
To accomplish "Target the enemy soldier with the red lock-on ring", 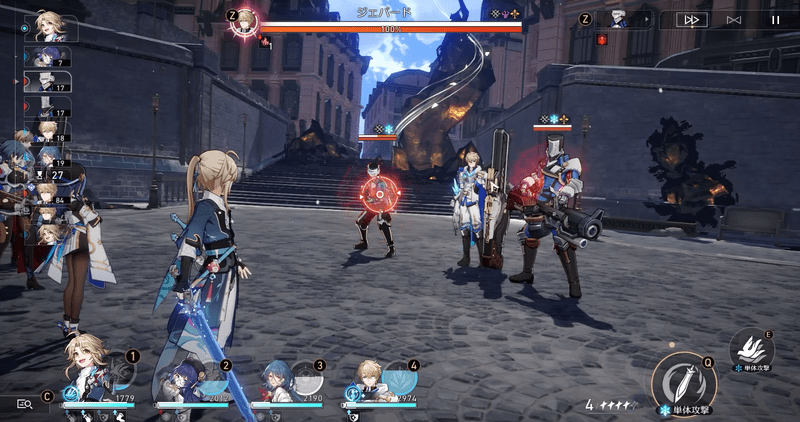I will tap(376, 200).
